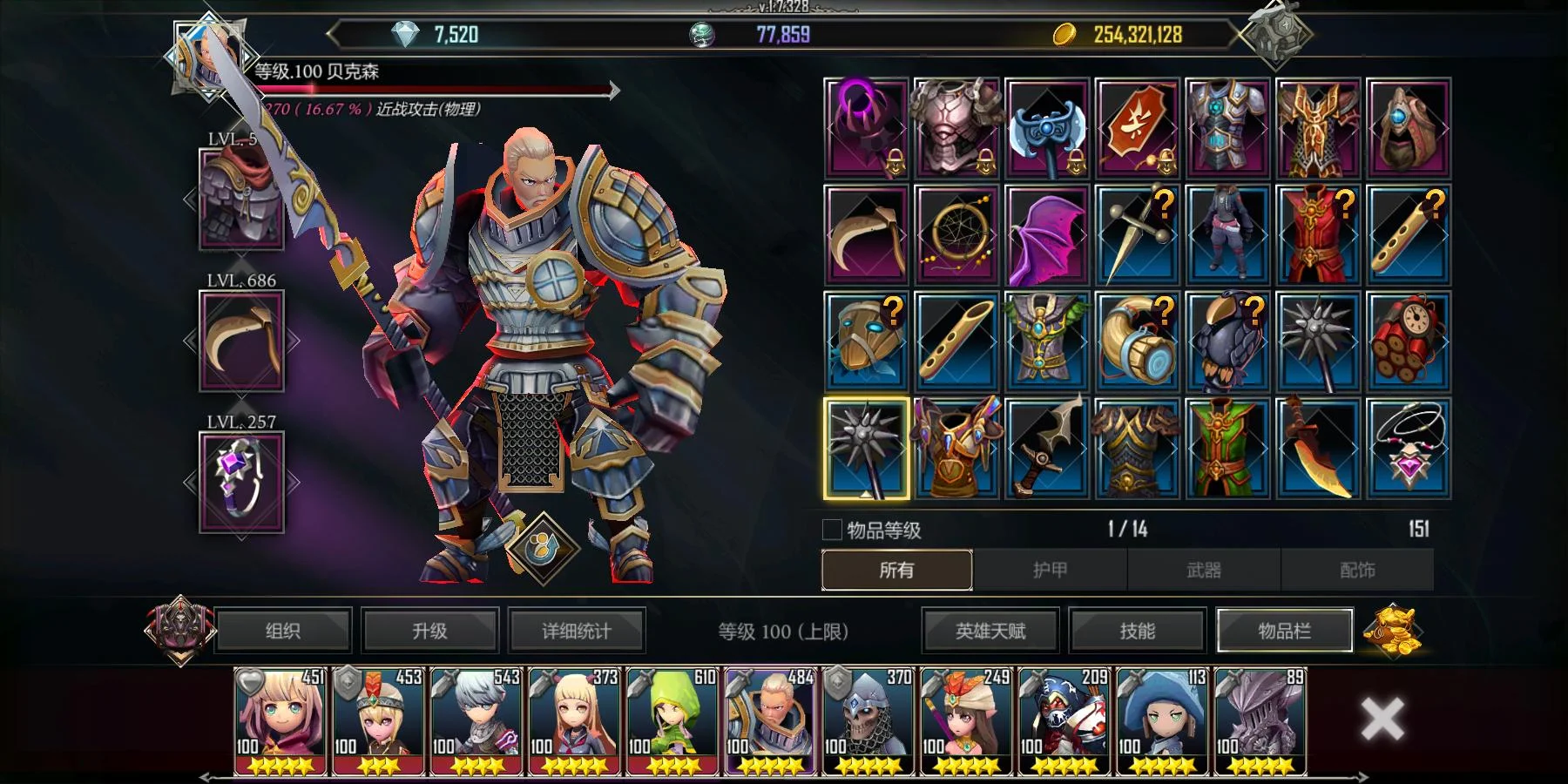The height and width of the screenshot is (784, 1568).
Task: Open the 技能 skills panel
Action: pos(1137,631)
